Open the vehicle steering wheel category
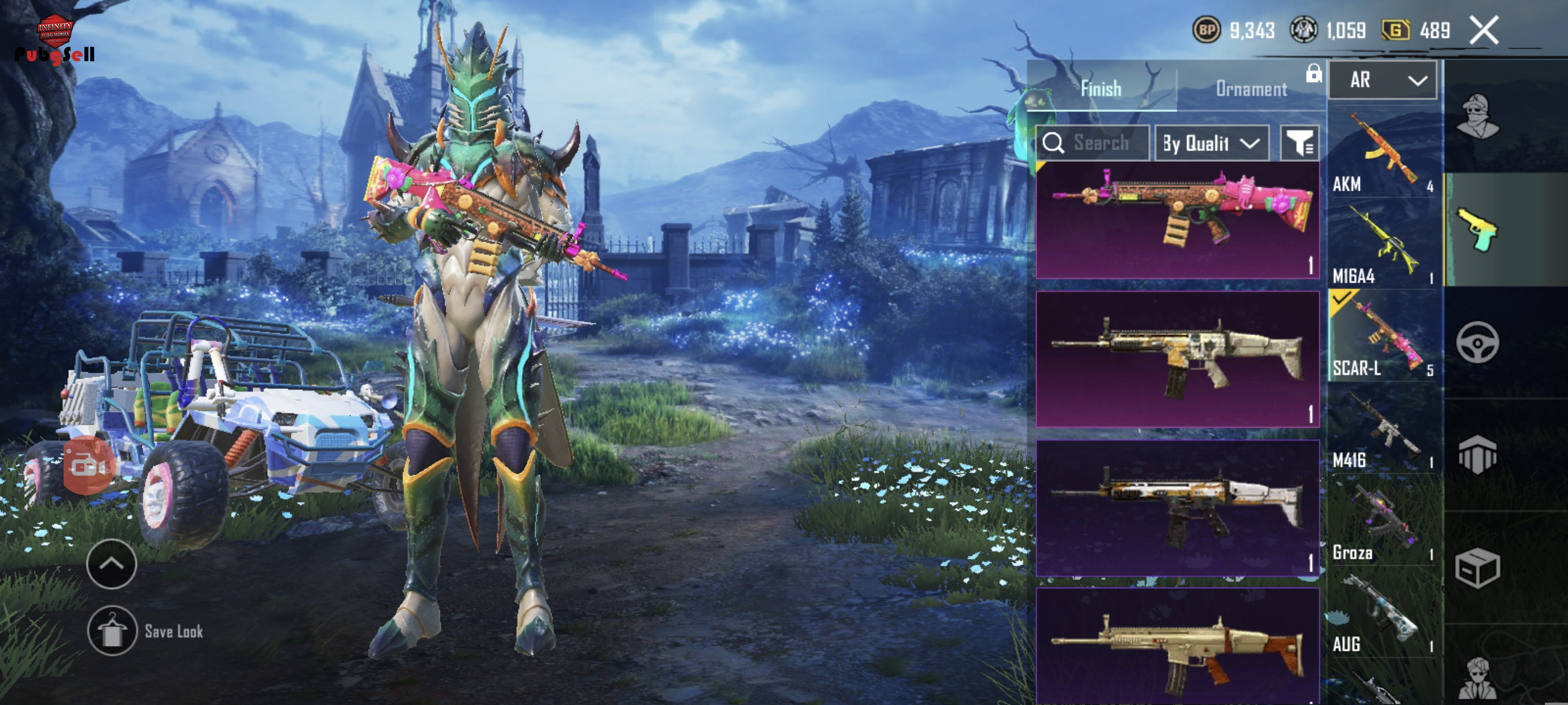This screenshot has width=1568, height=705. coord(1477,343)
